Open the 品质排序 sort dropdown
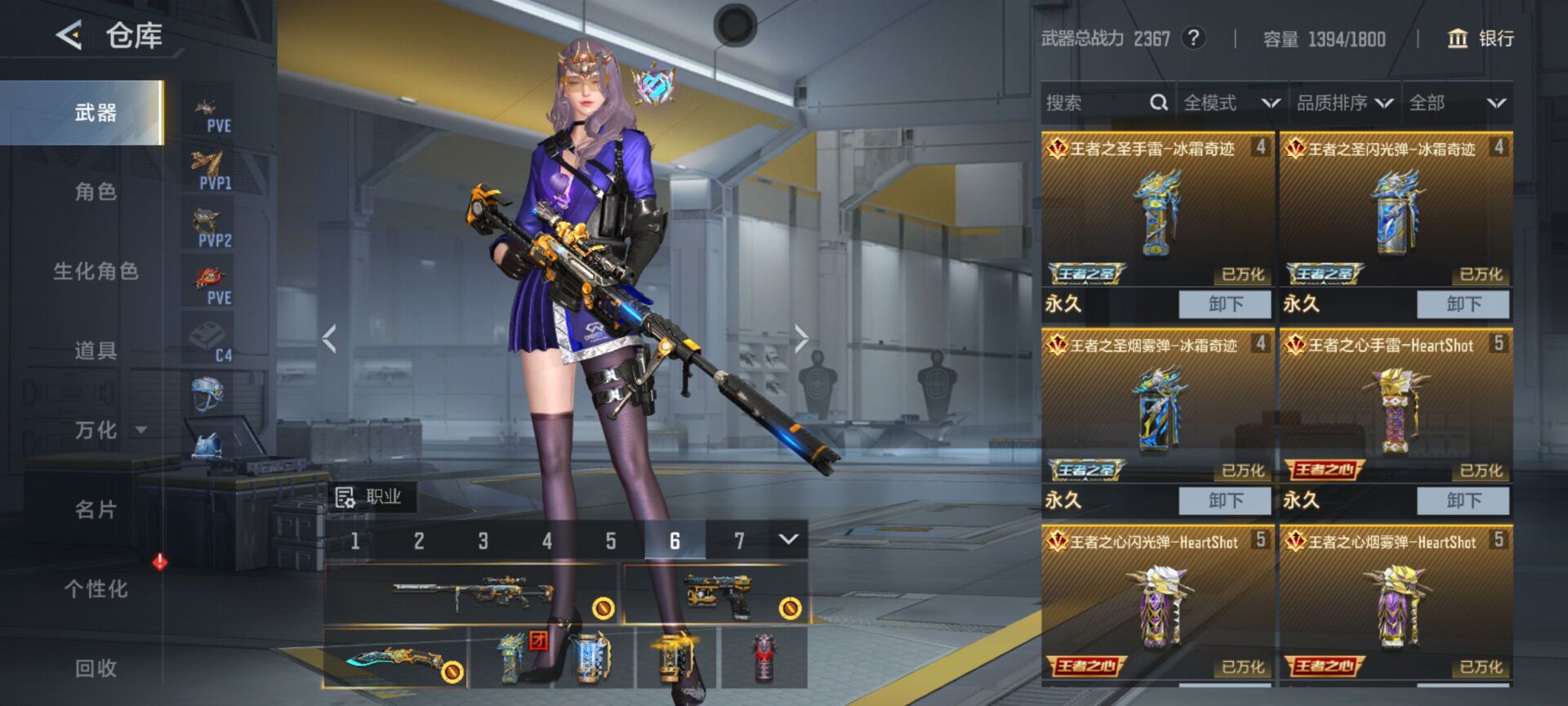 click(1344, 103)
